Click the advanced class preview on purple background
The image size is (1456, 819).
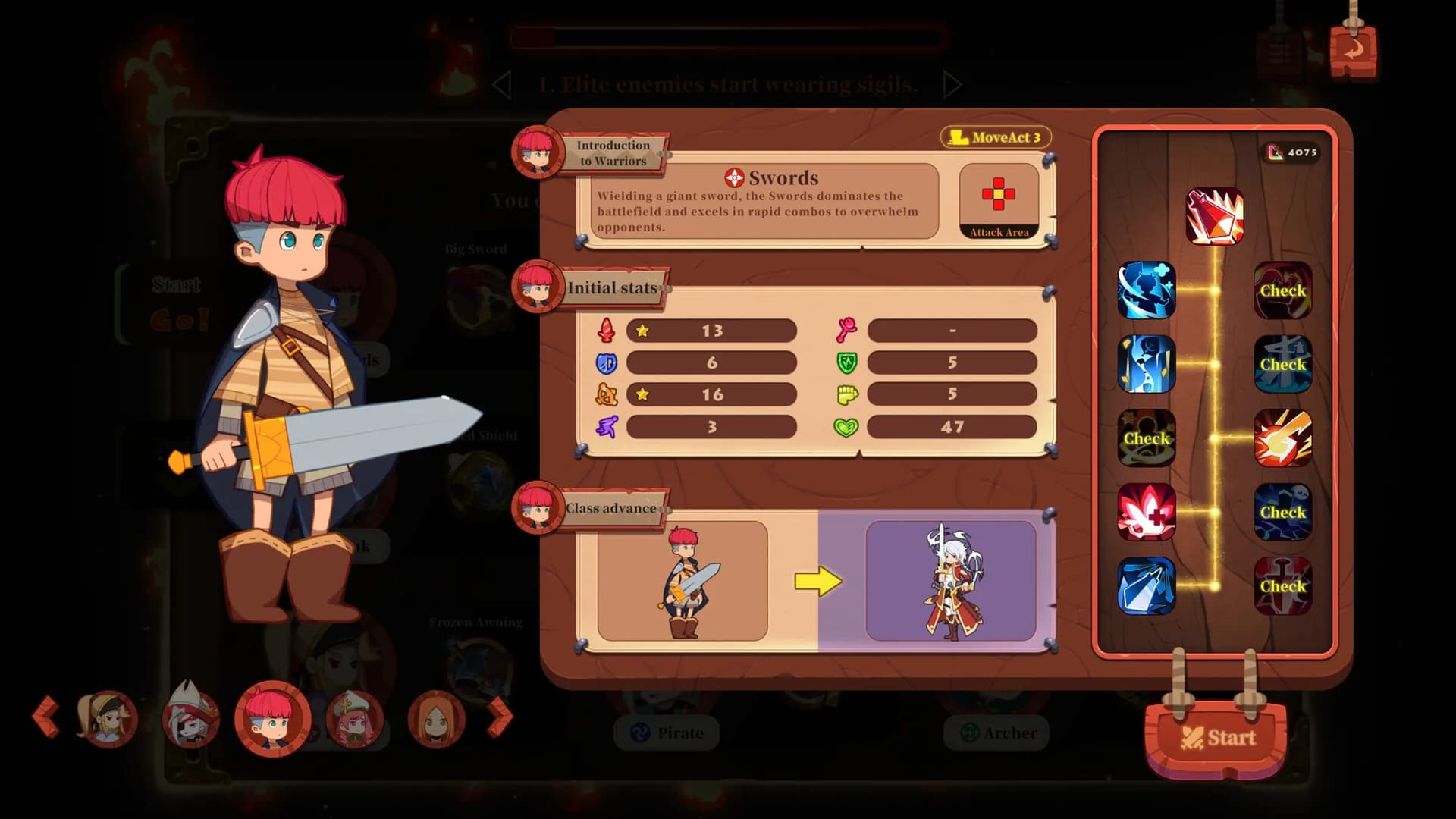tap(951, 581)
